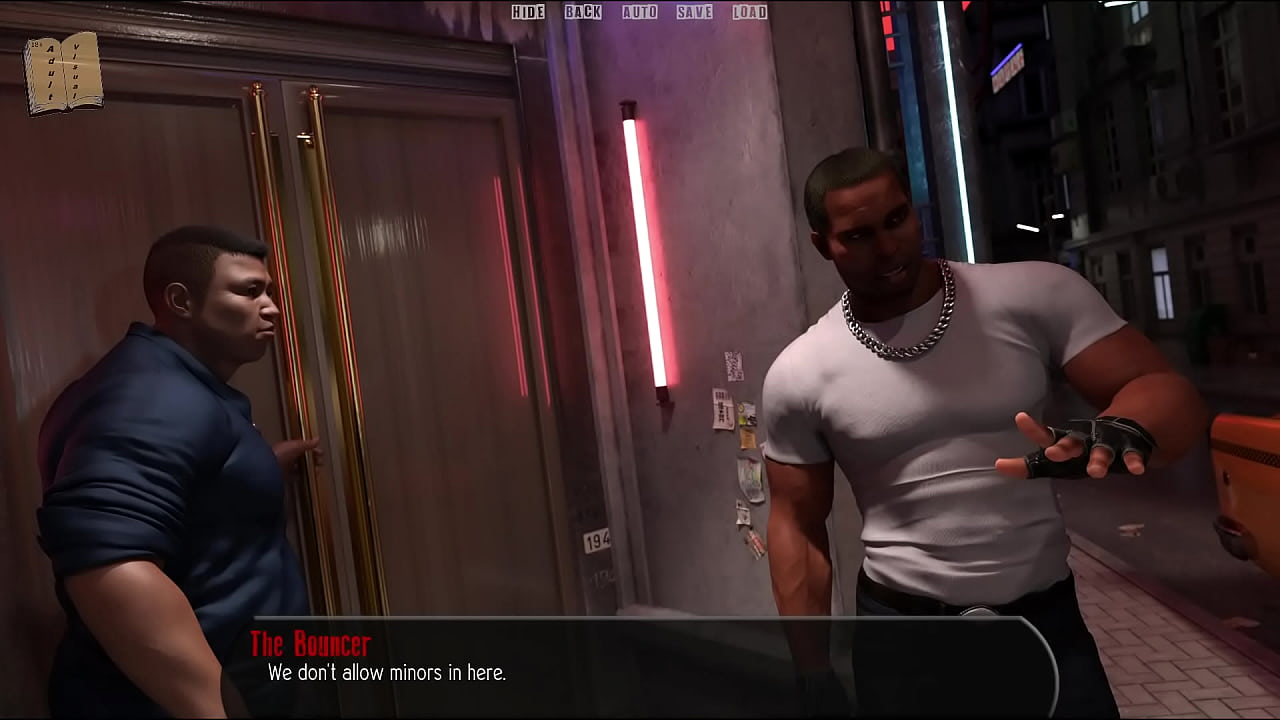This screenshot has width=1280, height=720.
Task: Hide the dialogue interface with HIDE
Action: pyautogui.click(x=528, y=12)
